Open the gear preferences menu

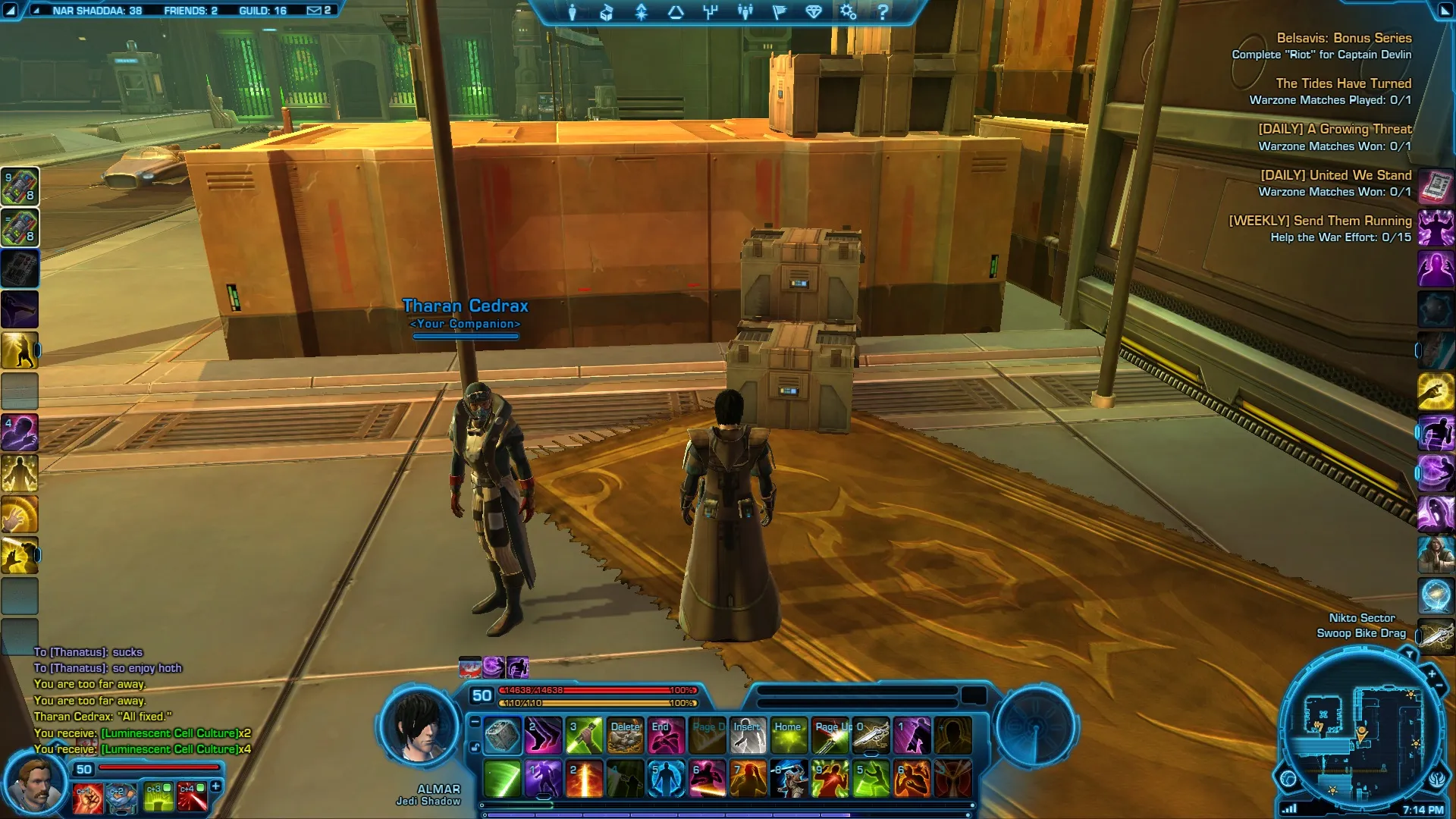[848, 12]
